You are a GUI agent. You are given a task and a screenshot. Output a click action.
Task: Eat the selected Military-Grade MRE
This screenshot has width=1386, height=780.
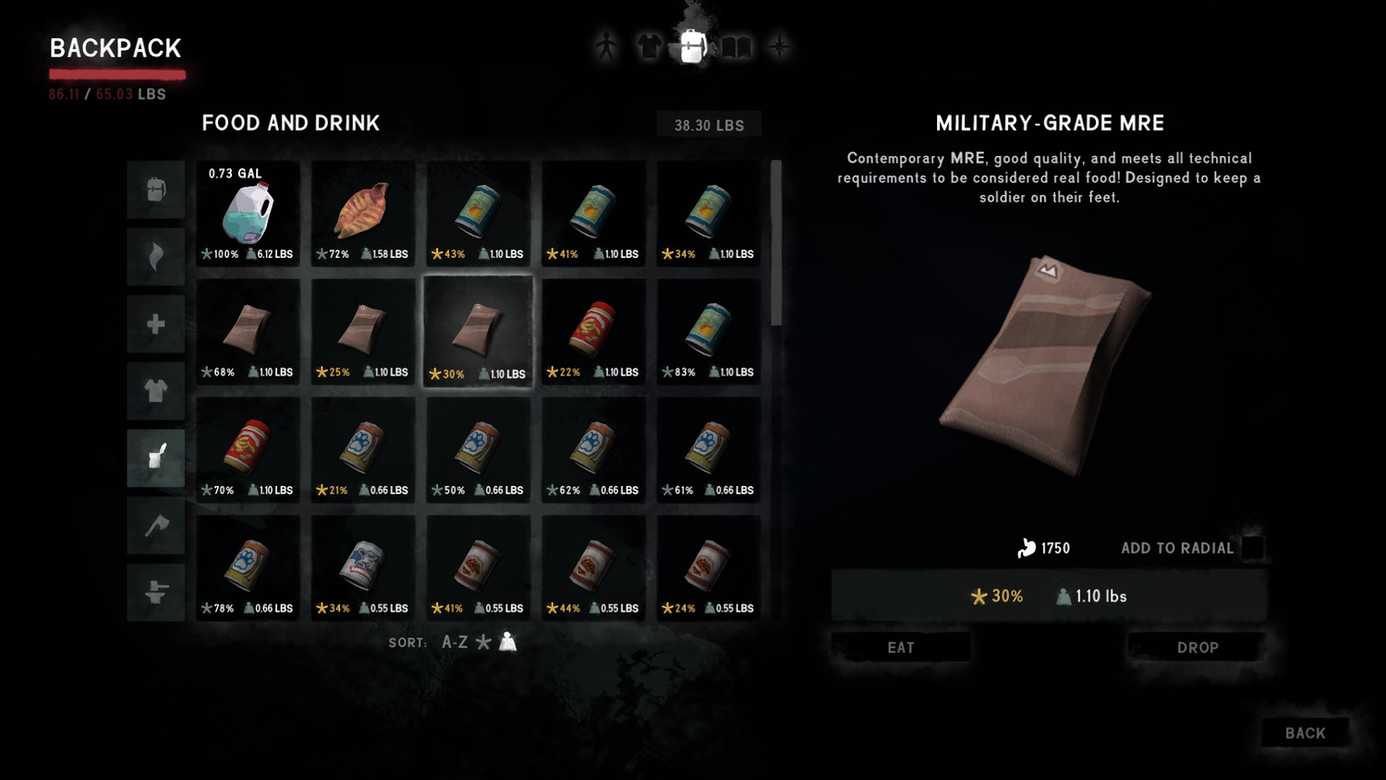tap(901, 647)
